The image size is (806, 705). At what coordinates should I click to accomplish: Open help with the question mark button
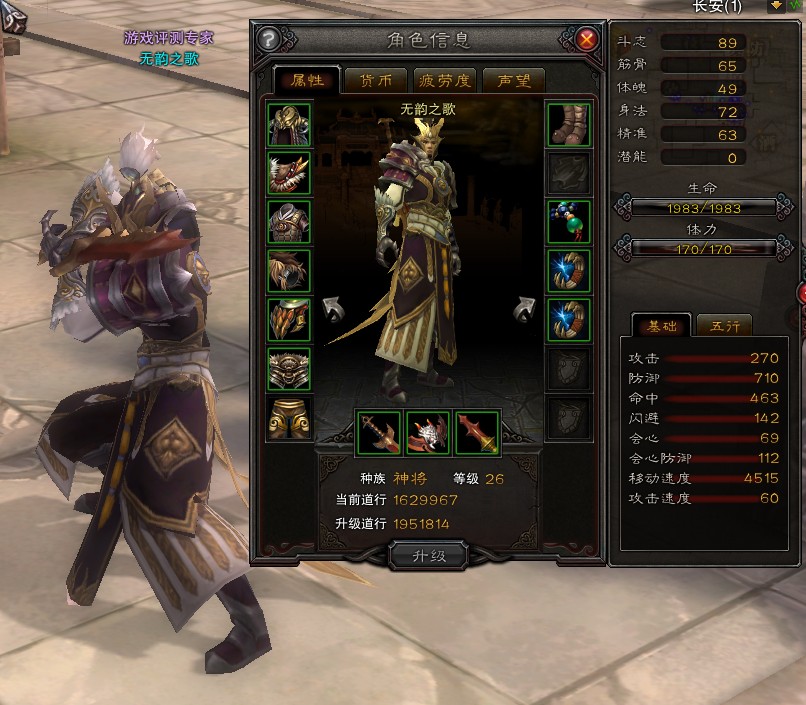[x=268, y=40]
